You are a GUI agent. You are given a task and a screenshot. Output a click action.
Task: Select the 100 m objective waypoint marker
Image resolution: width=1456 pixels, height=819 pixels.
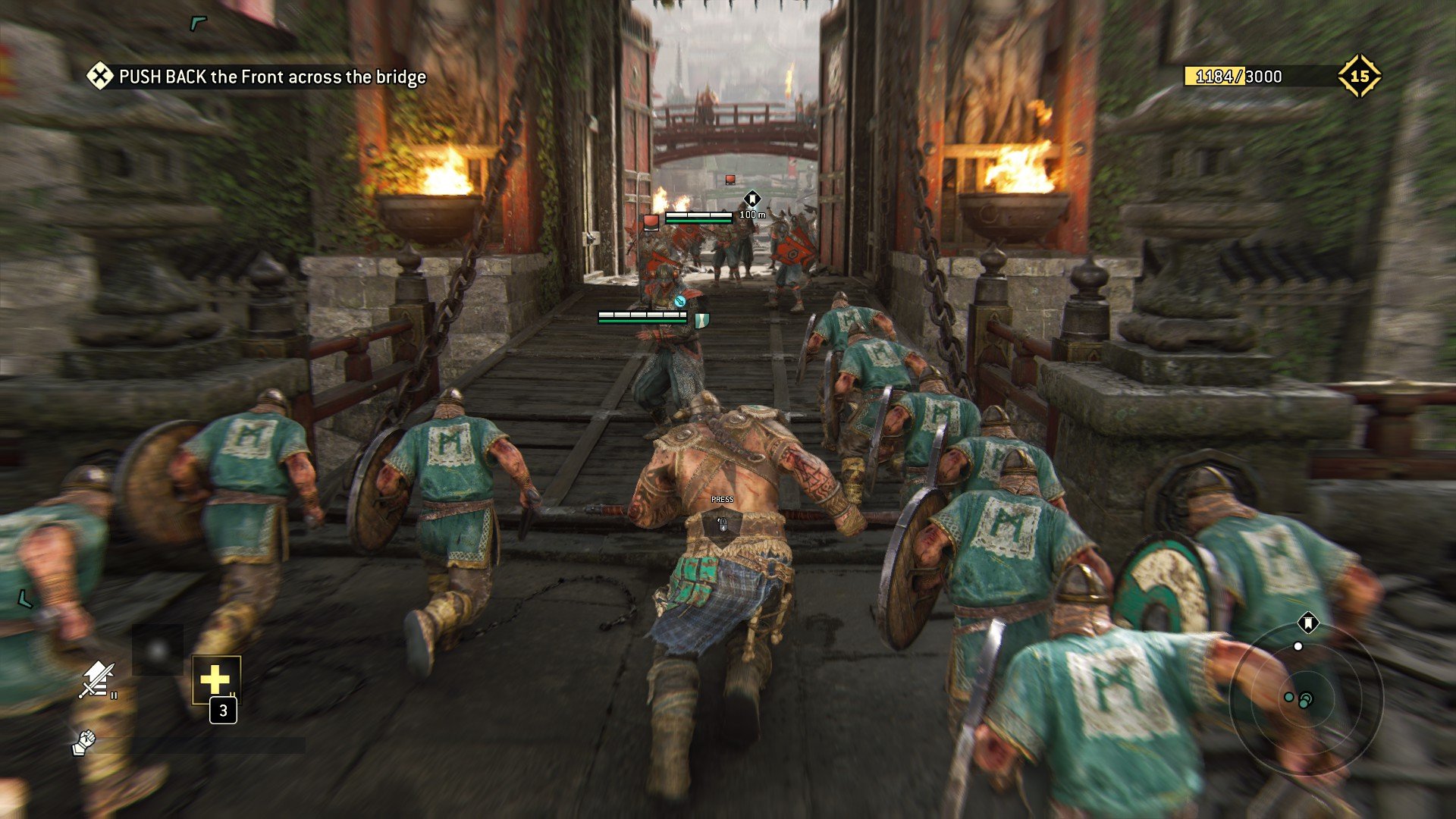[x=752, y=199]
